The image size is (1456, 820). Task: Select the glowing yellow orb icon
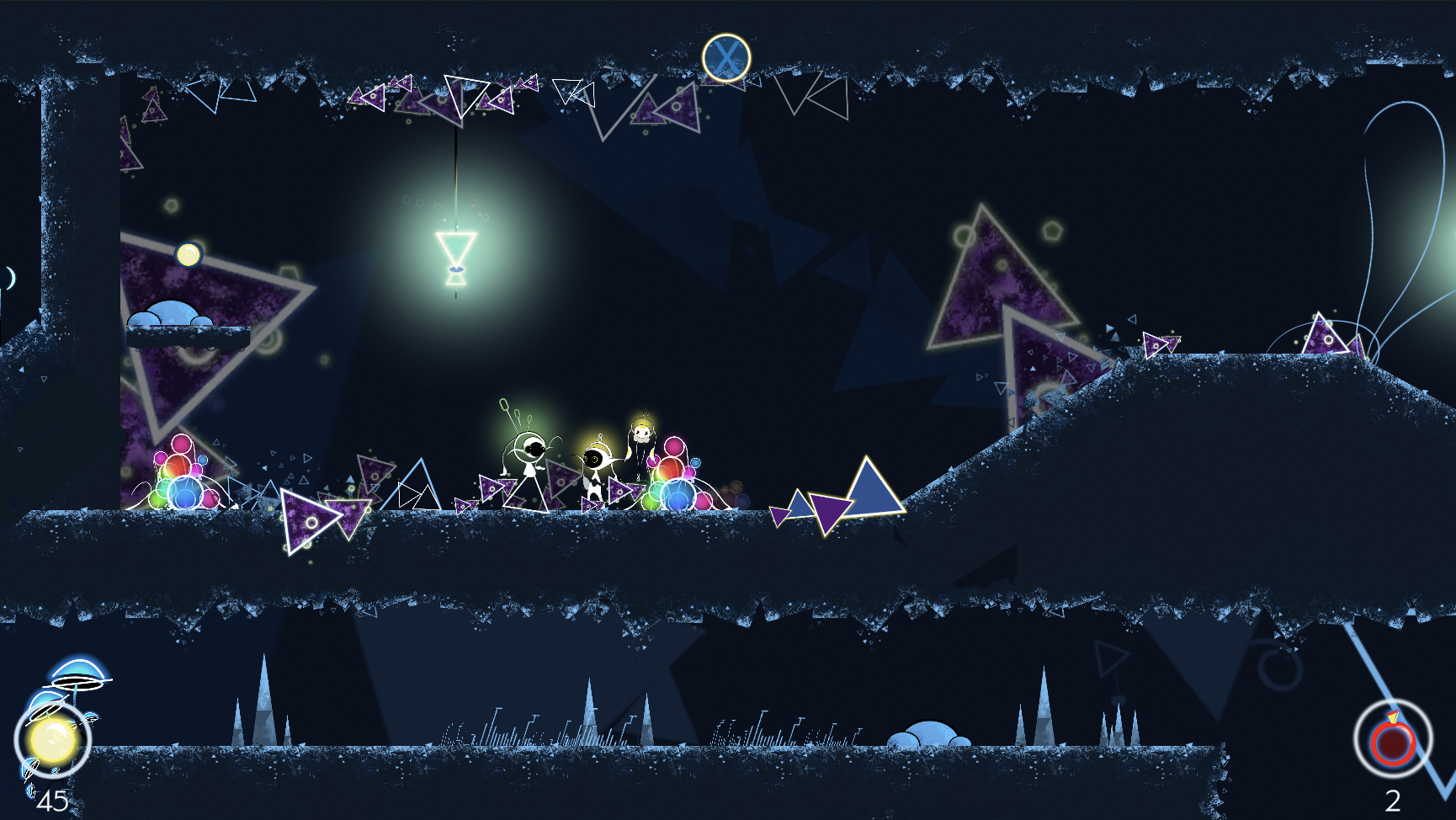point(52,740)
